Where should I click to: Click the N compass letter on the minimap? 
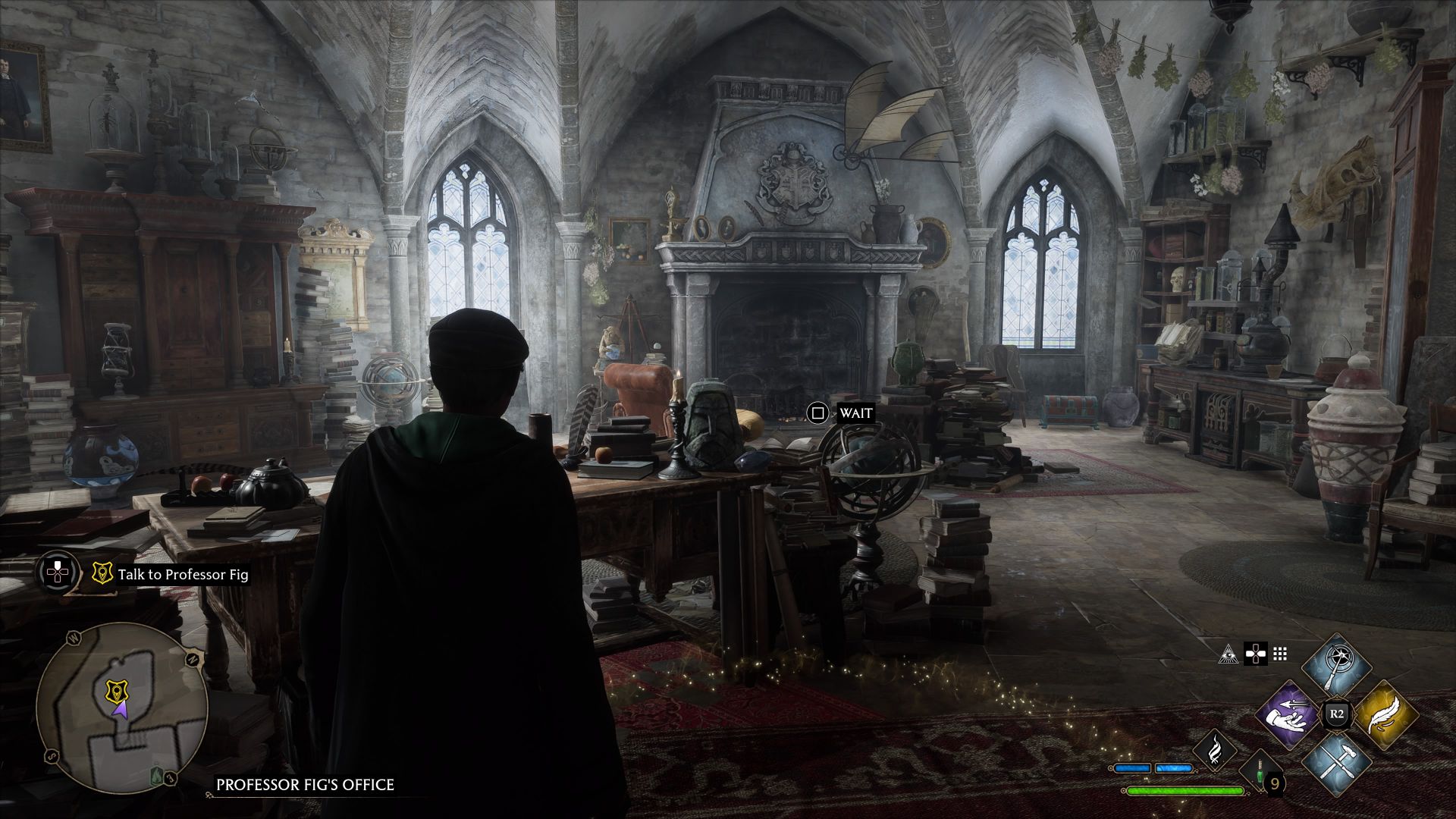[x=193, y=660]
